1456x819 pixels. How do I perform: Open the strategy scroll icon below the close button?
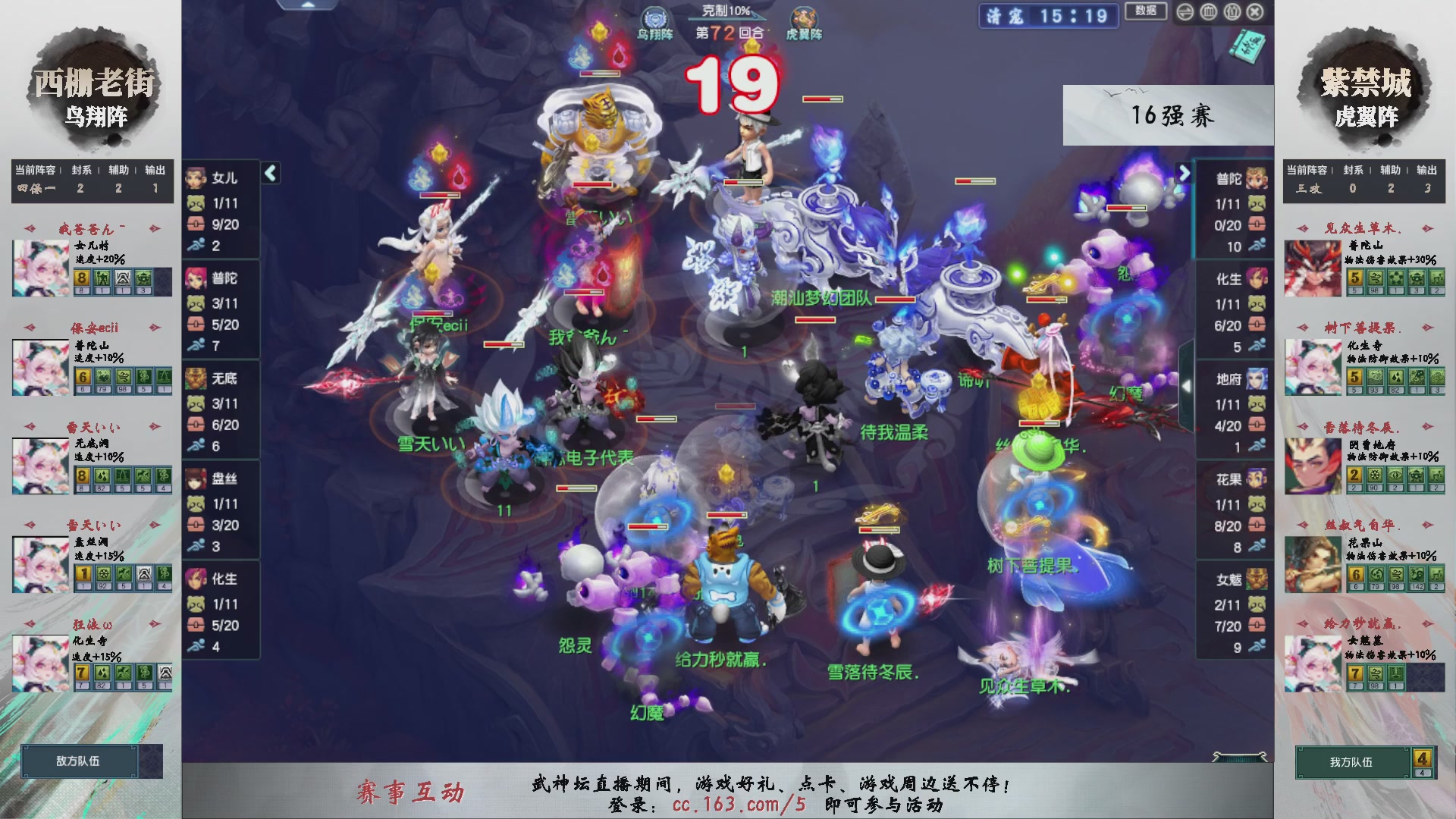[x=1248, y=45]
